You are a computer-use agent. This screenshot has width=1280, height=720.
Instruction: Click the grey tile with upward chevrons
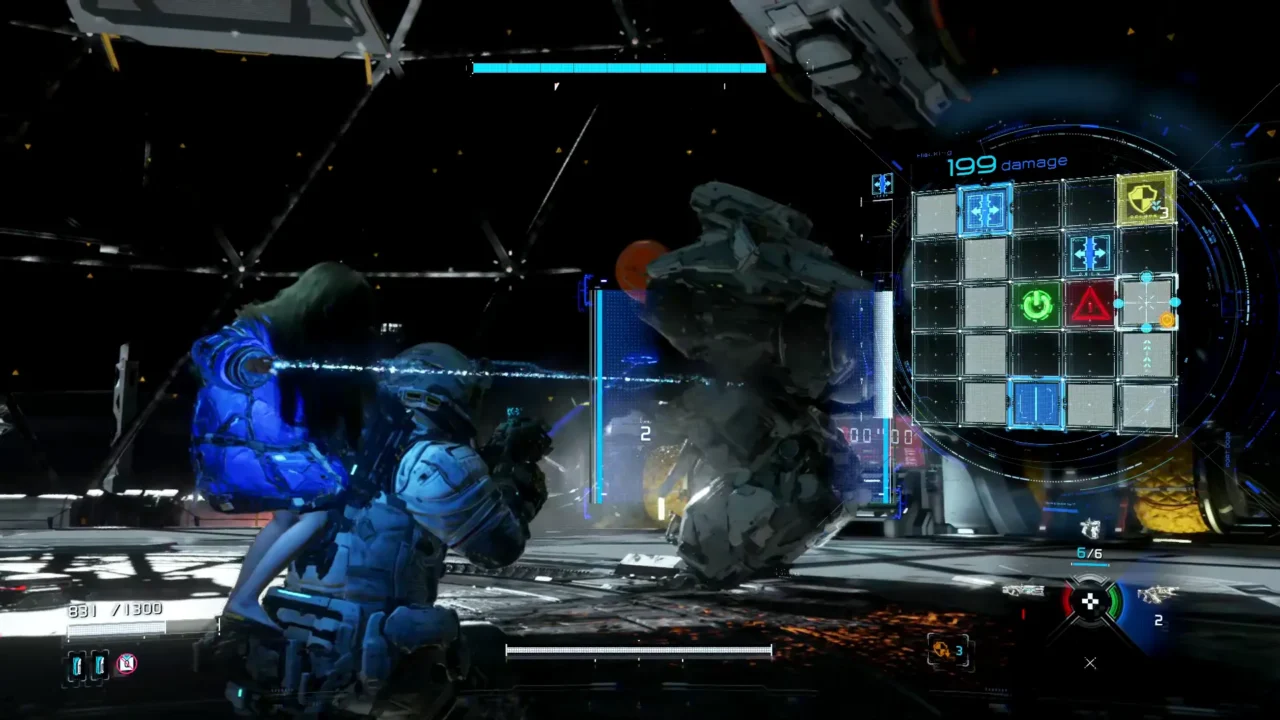point(1146,354)
